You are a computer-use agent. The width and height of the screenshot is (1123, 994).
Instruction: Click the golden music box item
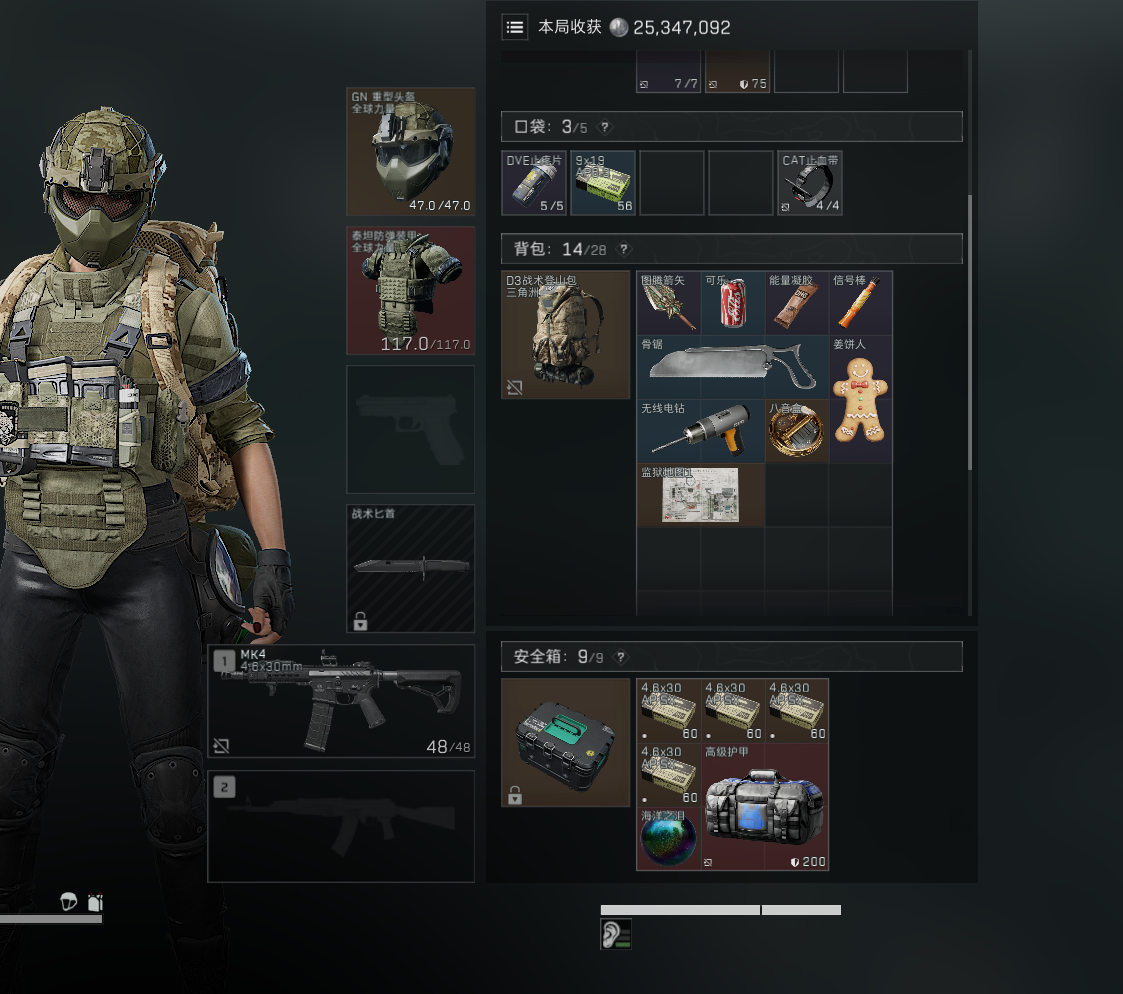(x=796, y=431)
